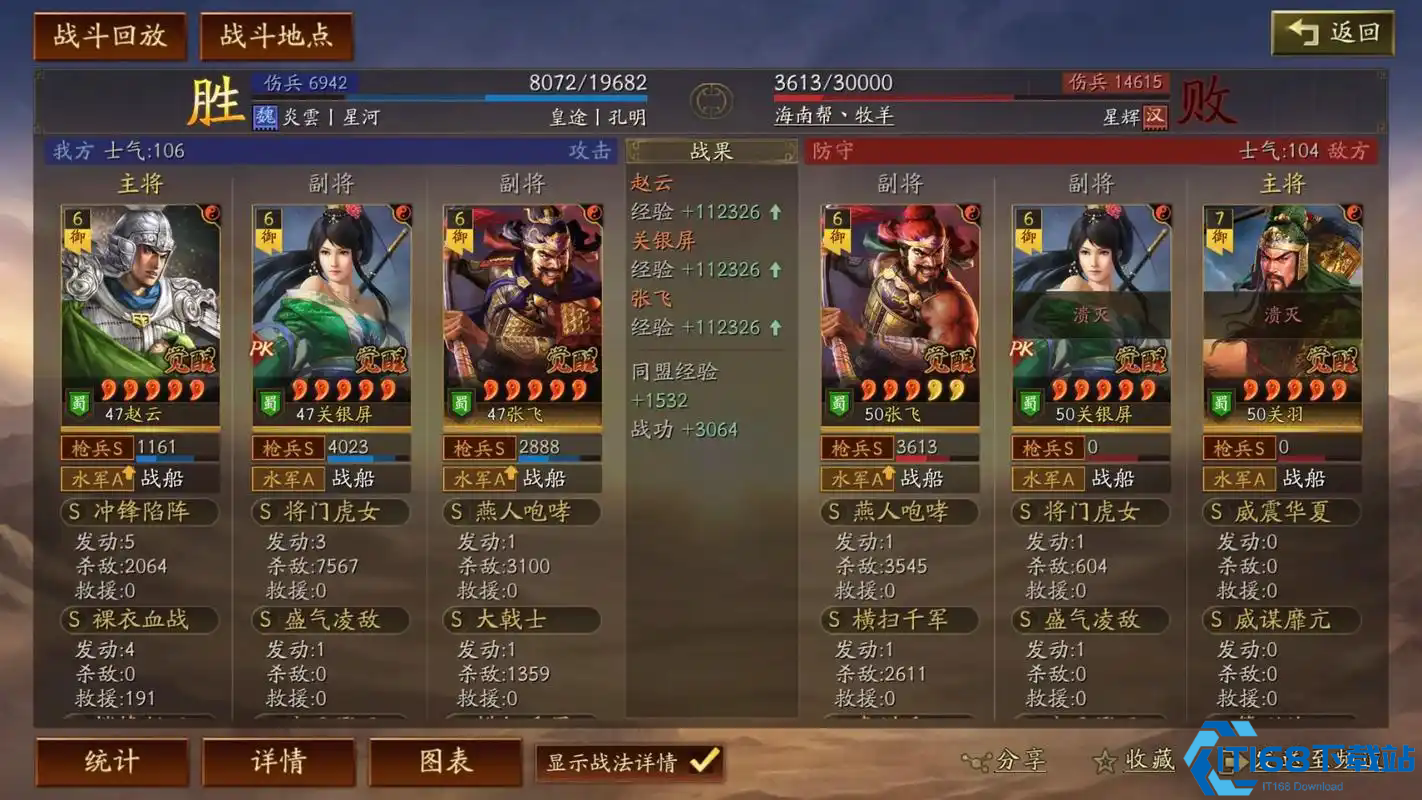Image resolution: width=1422 pixels, height=800 pixels.
Task: Click the yin-yang icon on 关羽's card
Action: (1354, 212)
